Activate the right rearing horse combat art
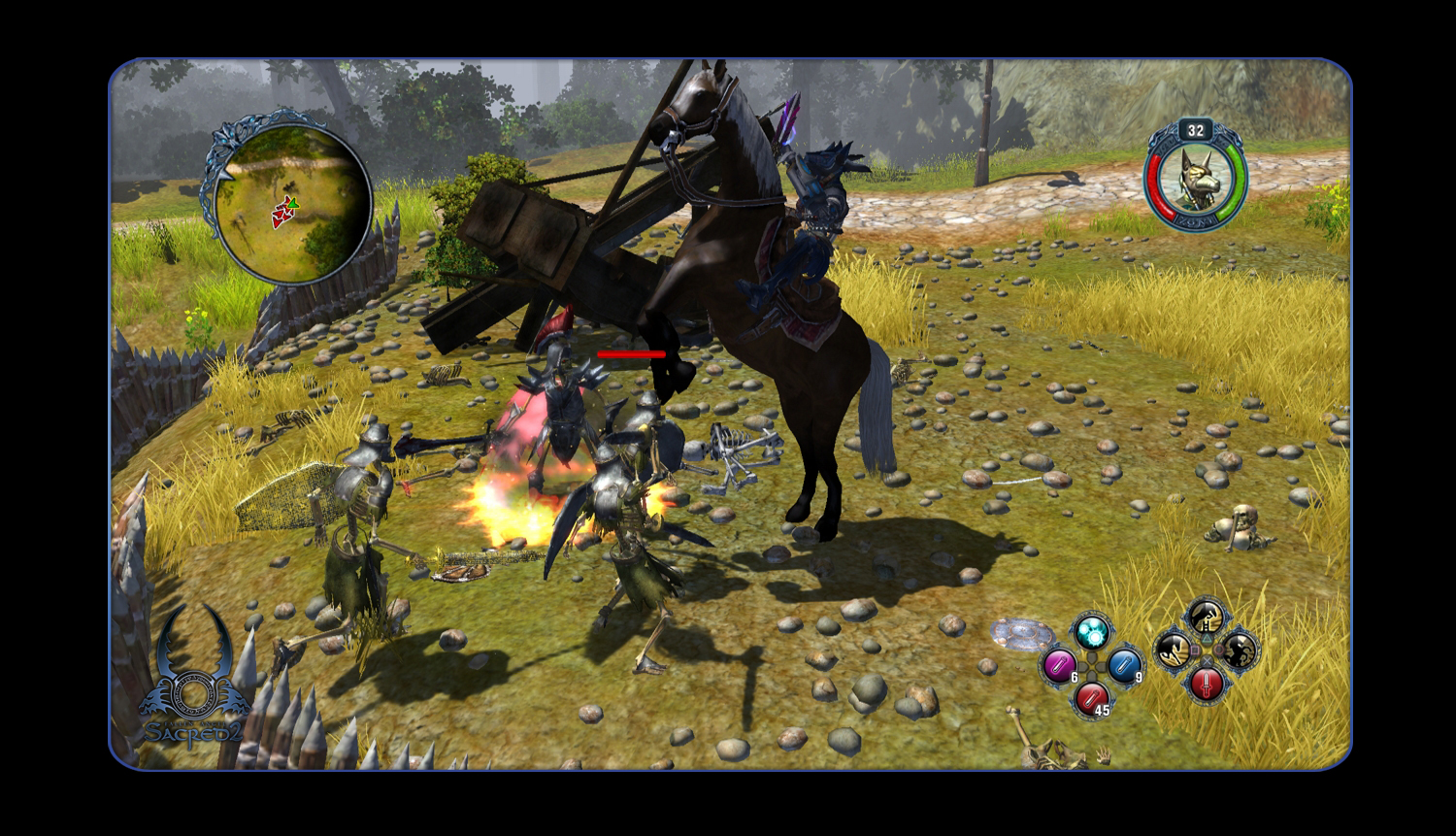This screenshot has height=836, width=1456. pos(1240,650)
